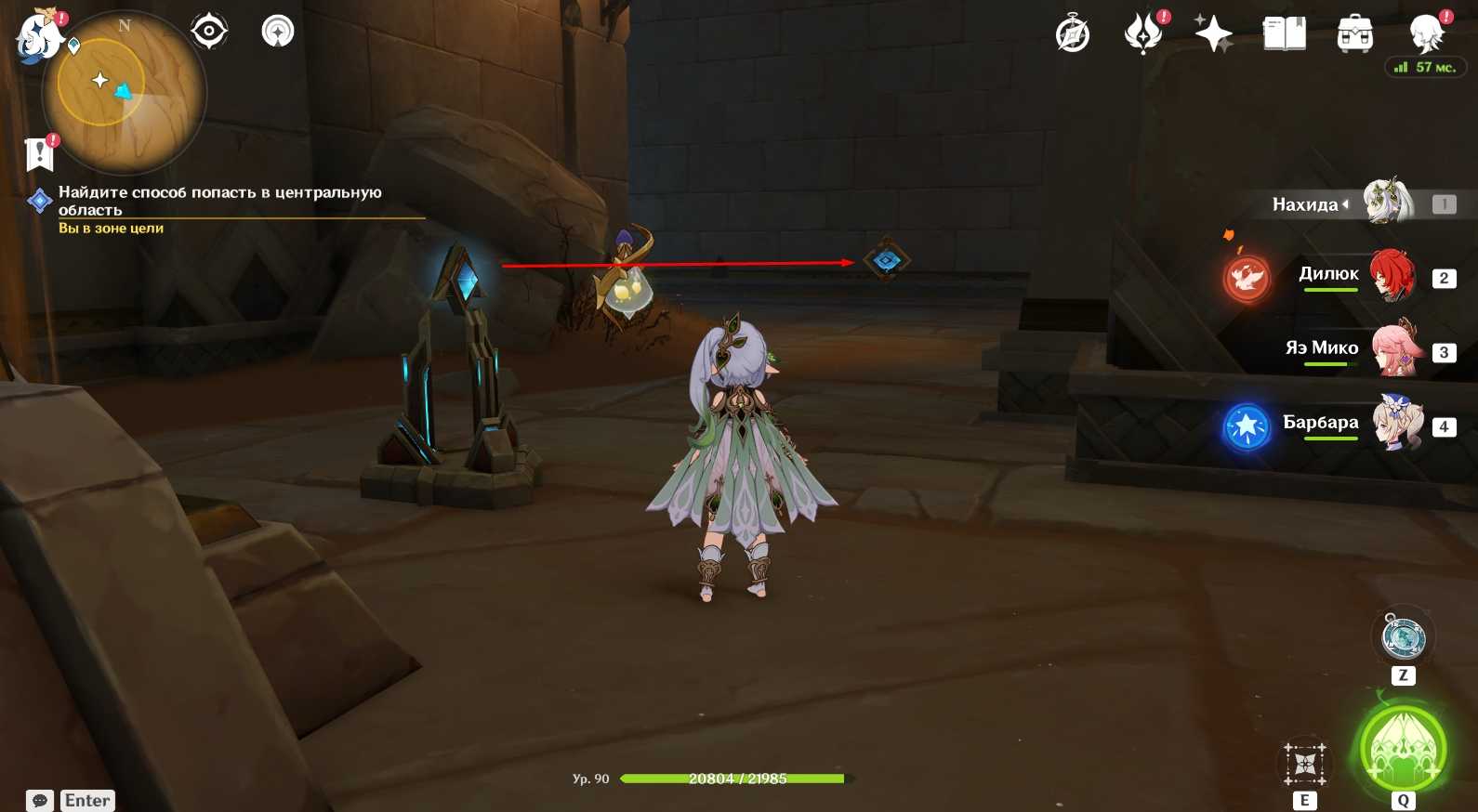Use Nahida's elemental skill icon

1305,764
